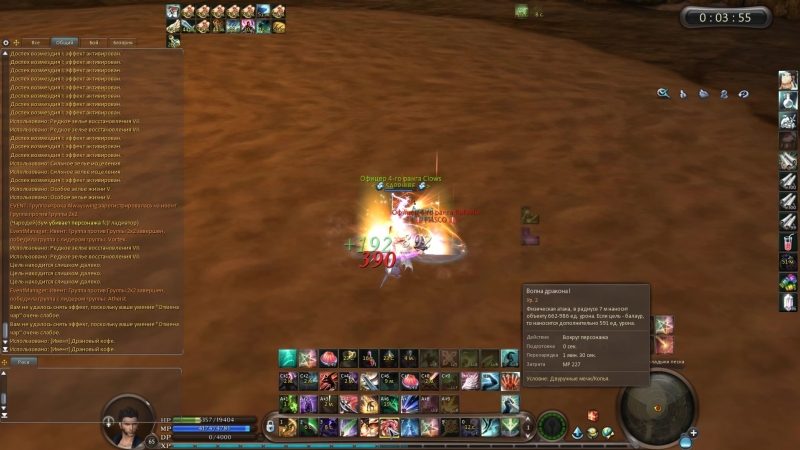Open the Общий chat tab
Screen dimensions: 800x450
[64, 43]
